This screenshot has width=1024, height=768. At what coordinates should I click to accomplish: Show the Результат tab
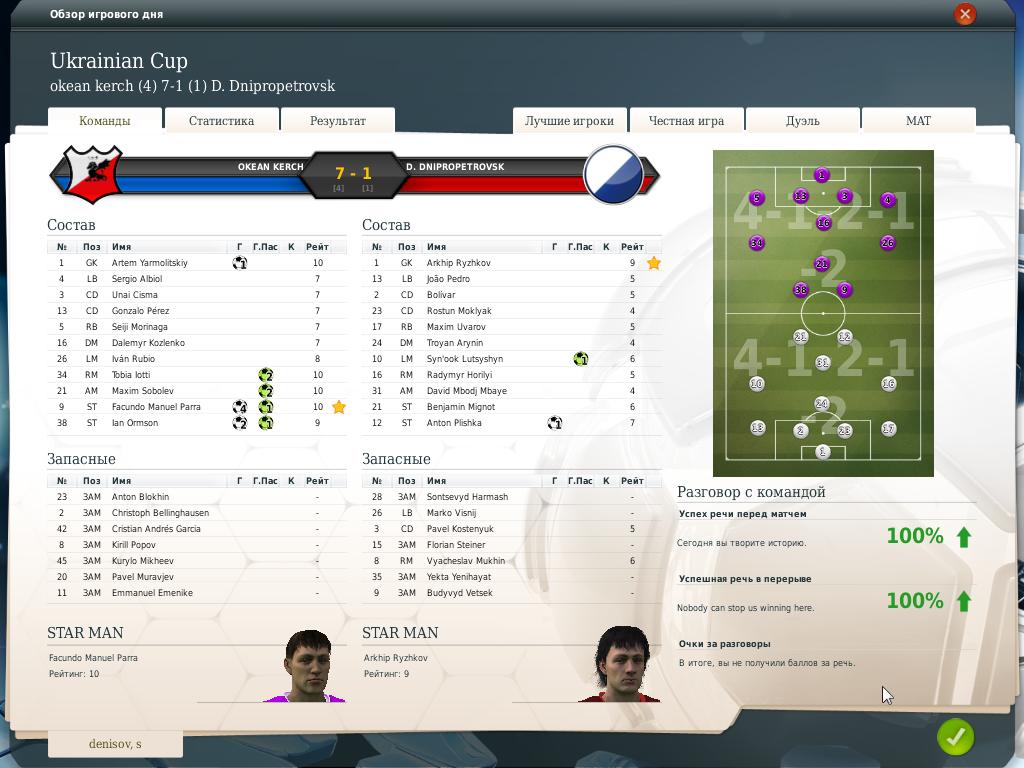(338, 121)
